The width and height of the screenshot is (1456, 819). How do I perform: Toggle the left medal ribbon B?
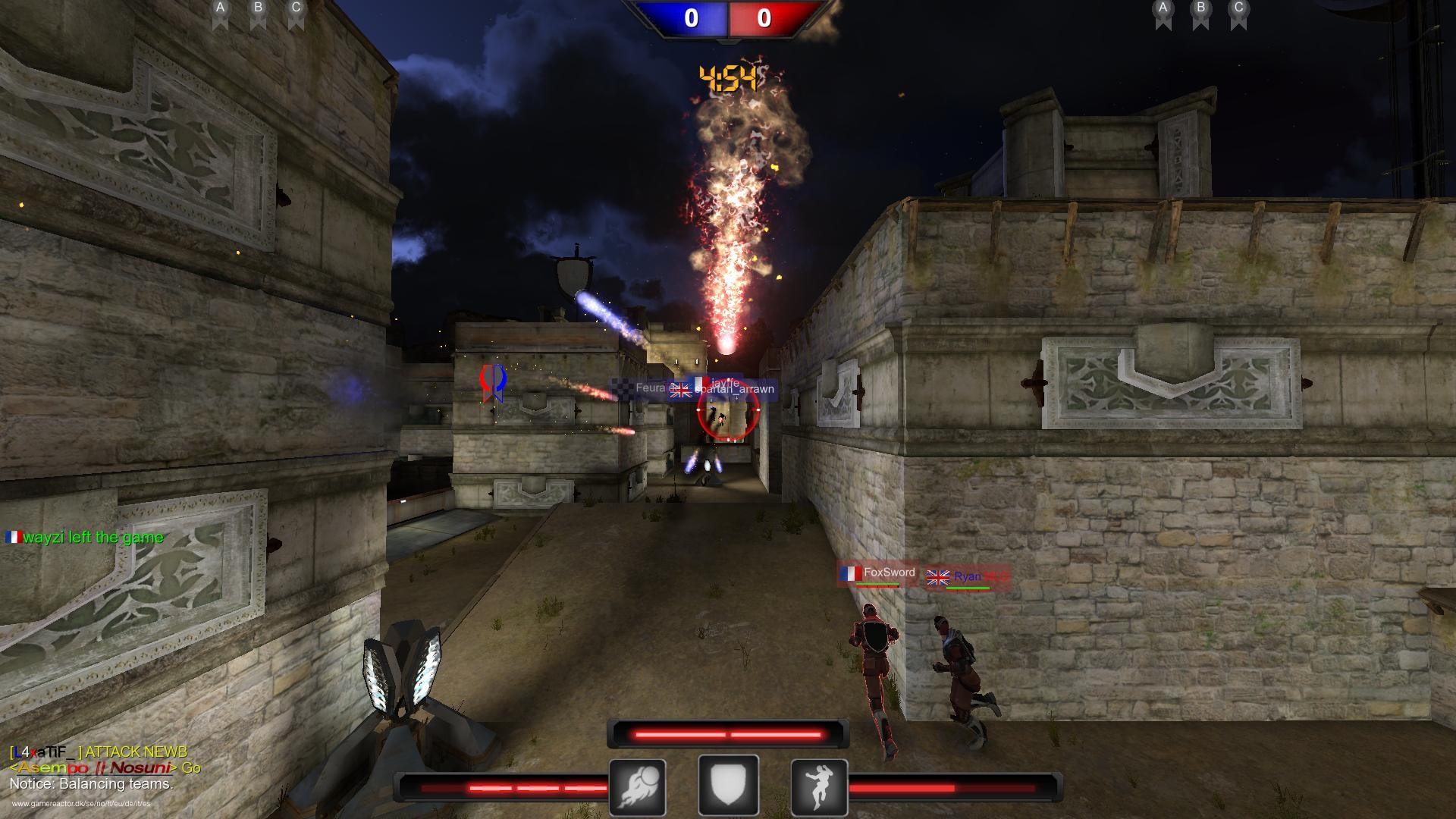(257, 11)
